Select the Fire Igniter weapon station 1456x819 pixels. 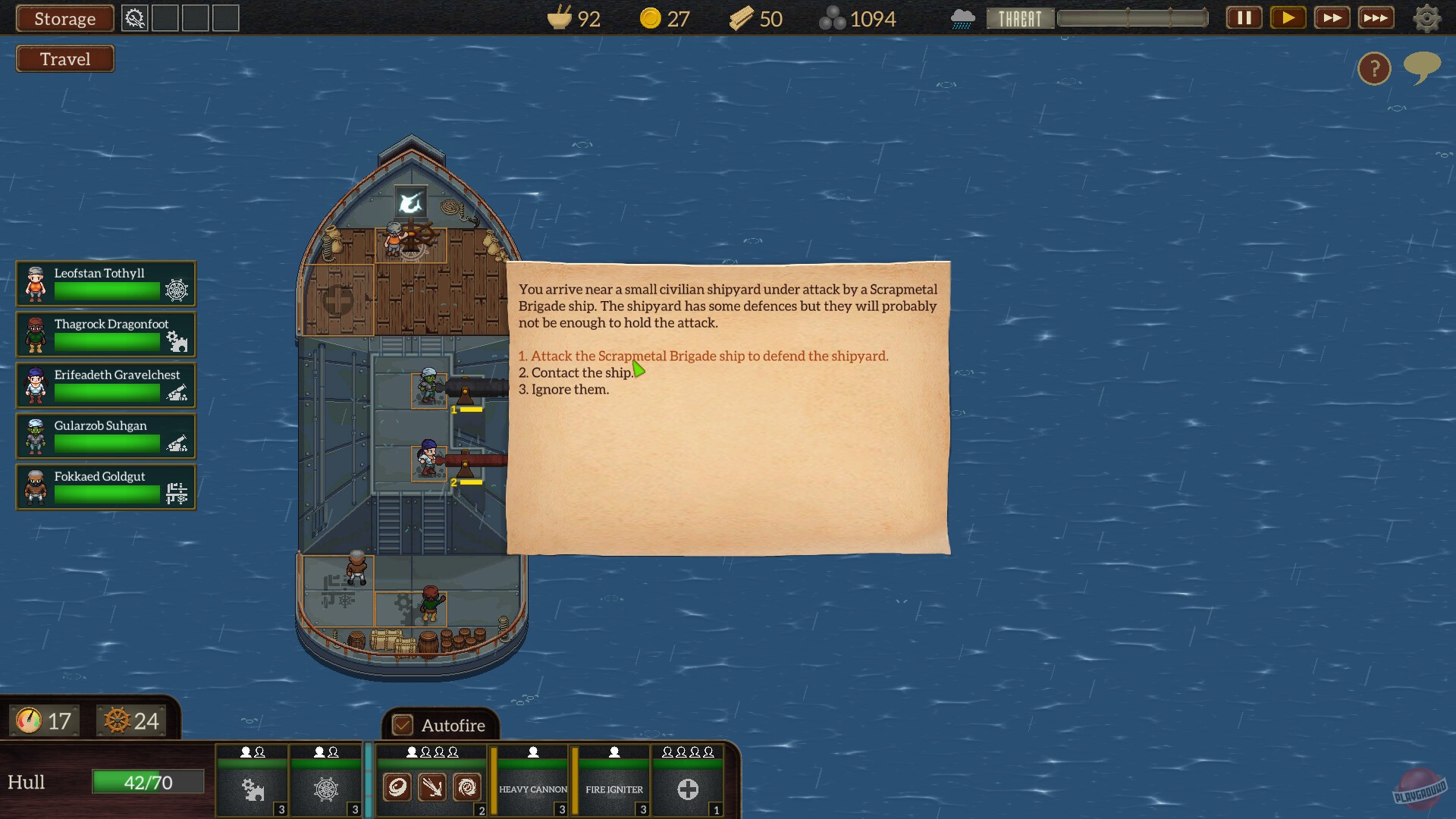[613, 789]
